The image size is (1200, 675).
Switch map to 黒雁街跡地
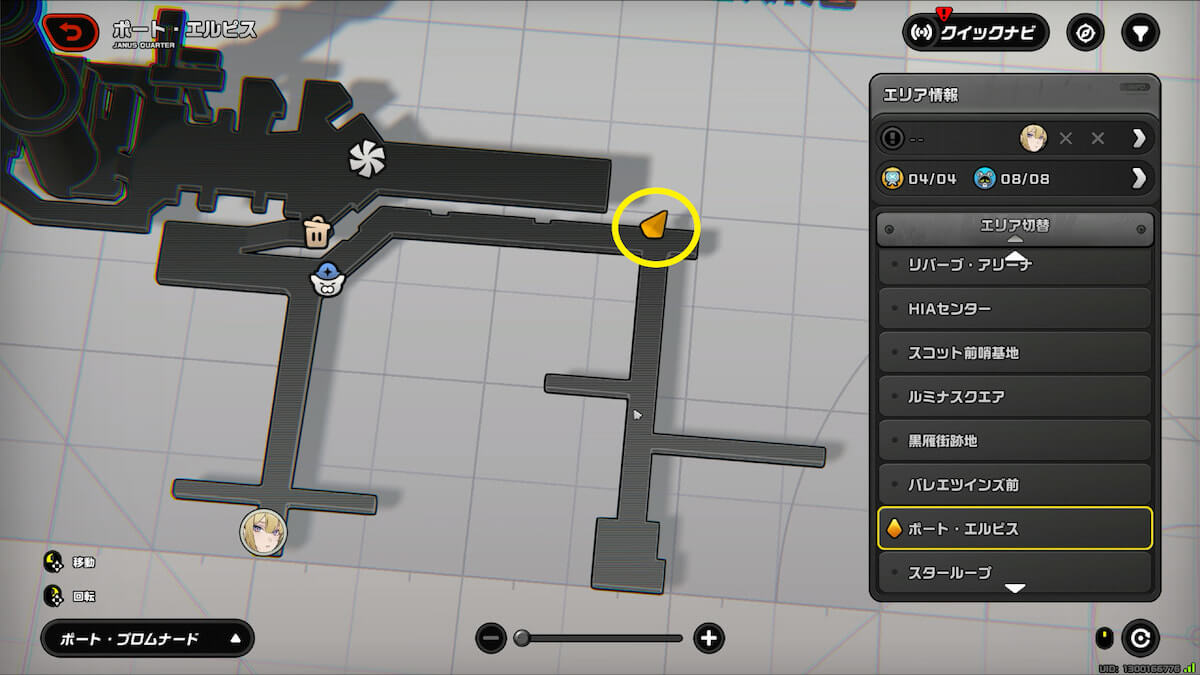pyautogui.click(x=1014, y=441)
